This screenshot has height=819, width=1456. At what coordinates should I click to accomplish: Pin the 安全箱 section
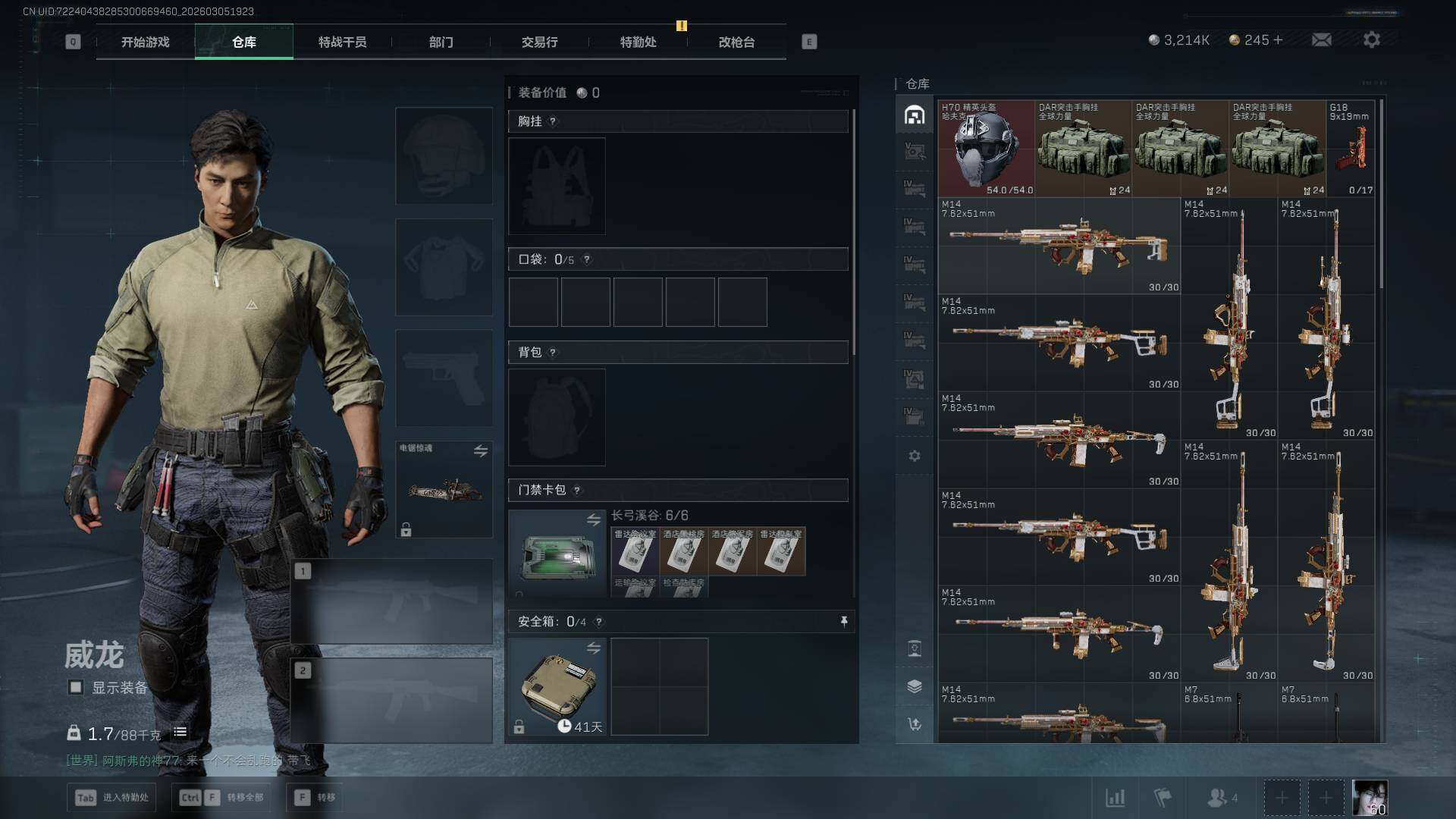[x=843, y=622]
